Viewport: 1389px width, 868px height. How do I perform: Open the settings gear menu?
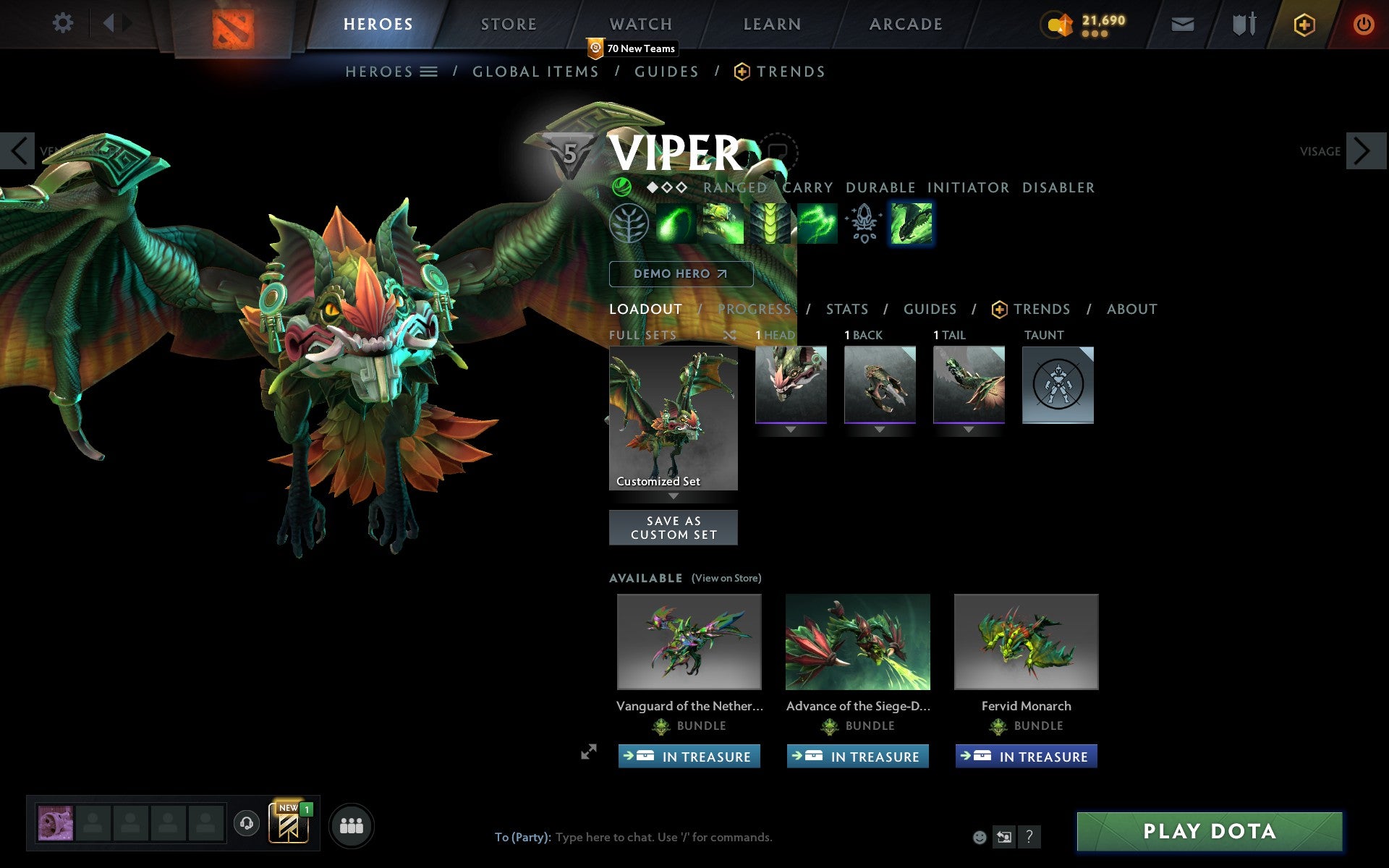click(x=63, y=23)
